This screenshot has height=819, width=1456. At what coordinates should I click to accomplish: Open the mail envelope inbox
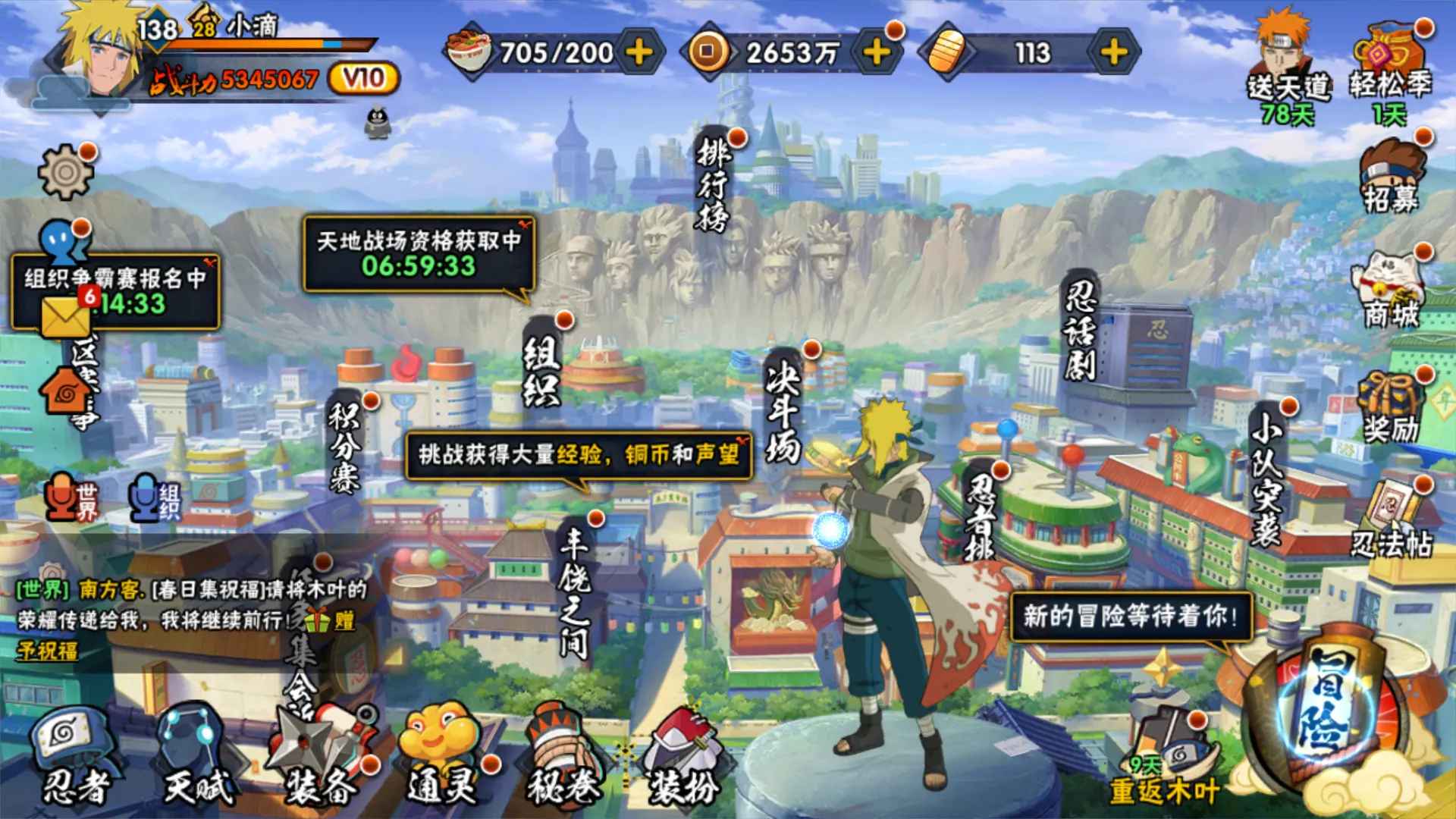[66, 315]
